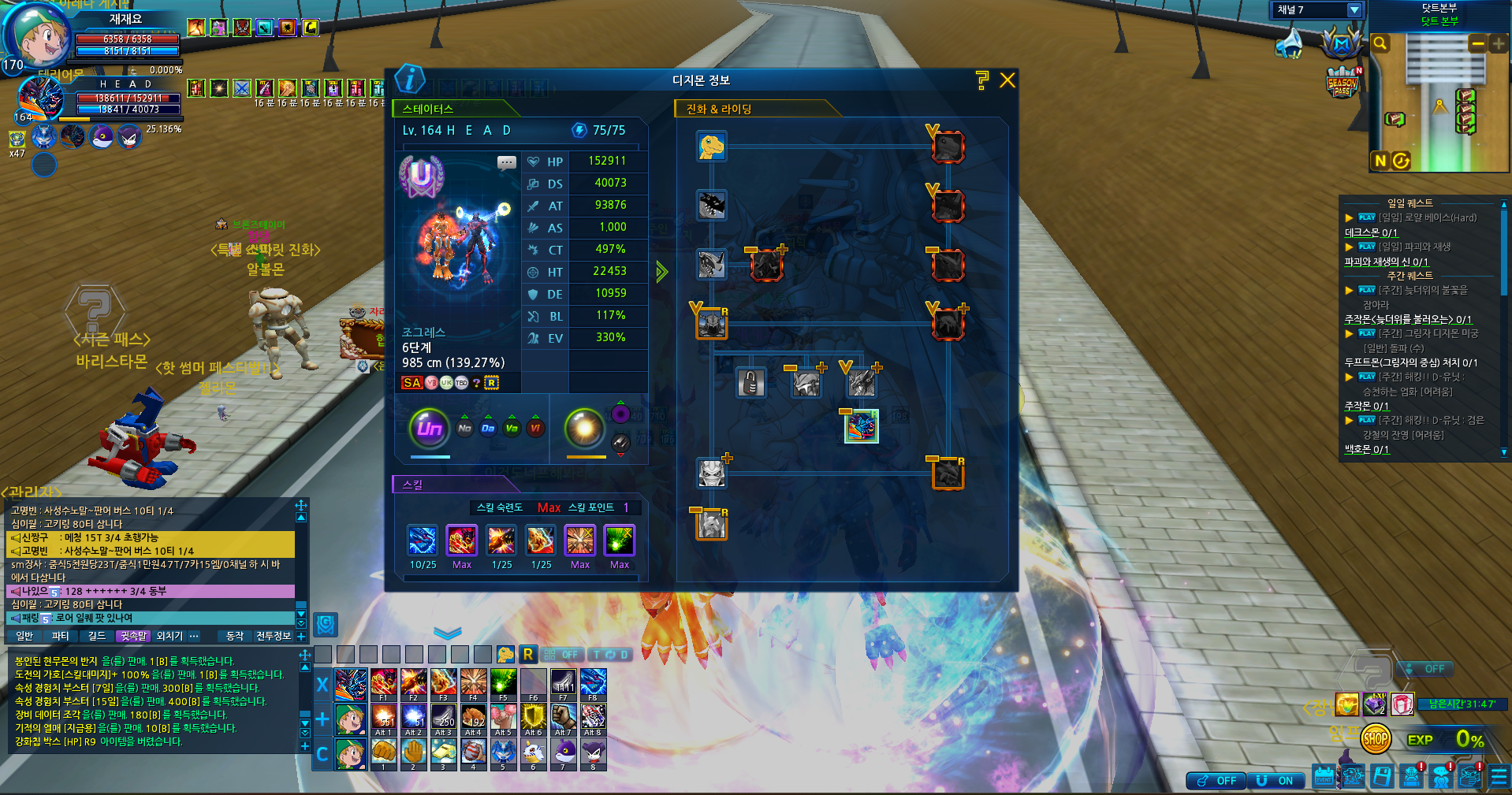This screenshot has height=795, width=1512.
Task: Switch chat to the 파티 tab
Action: point(61,636)
